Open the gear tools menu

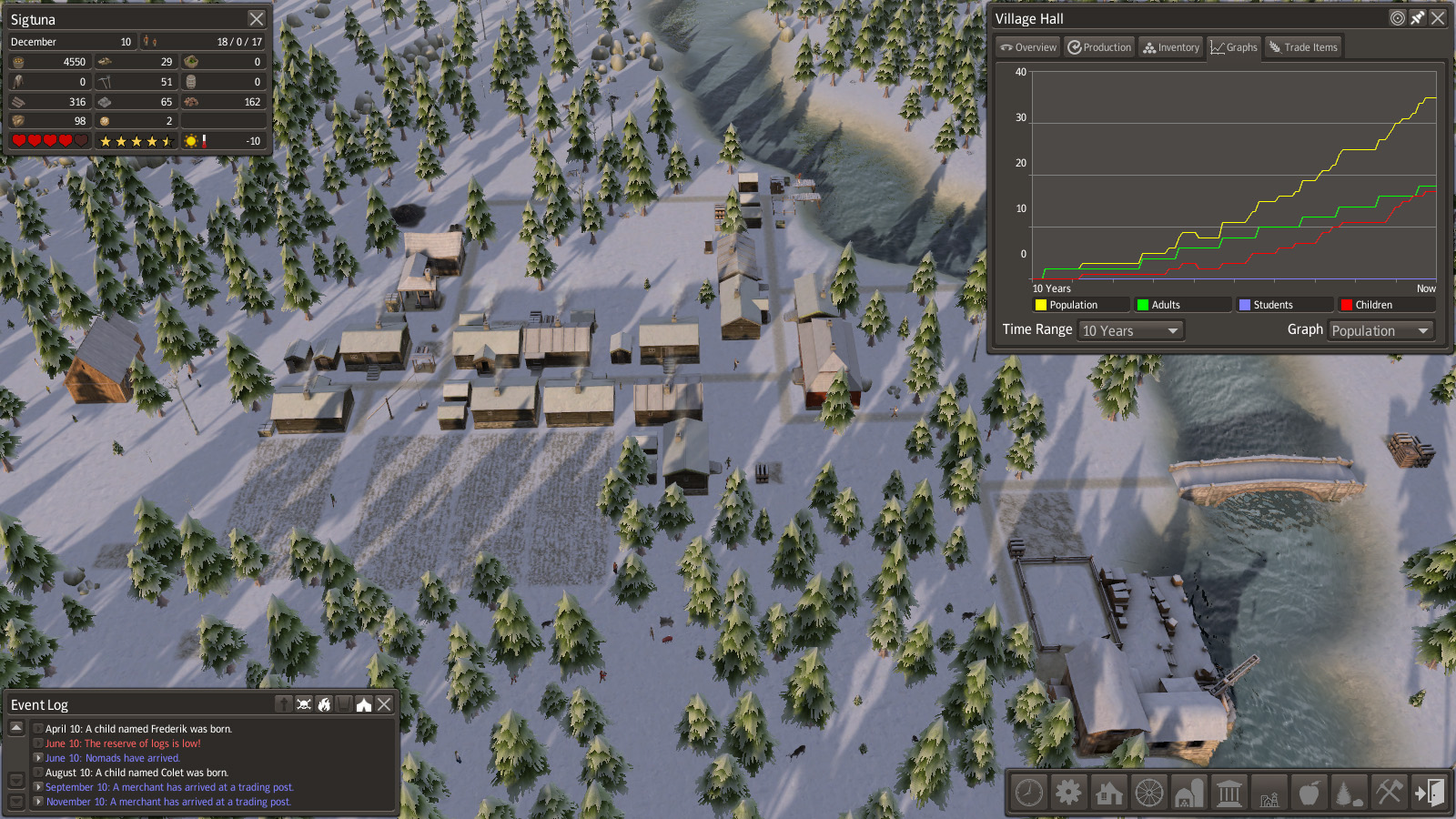1068,793
